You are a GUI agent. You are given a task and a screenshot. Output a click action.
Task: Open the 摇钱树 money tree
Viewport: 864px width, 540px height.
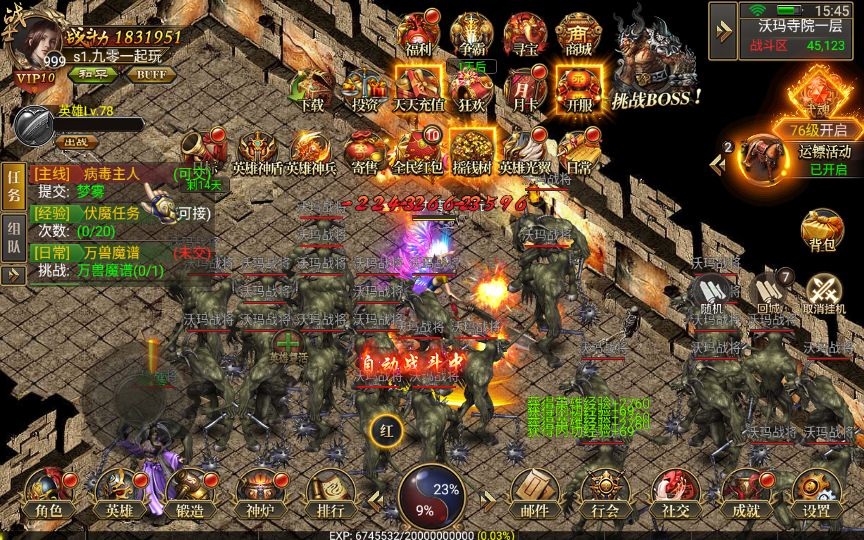470,150
